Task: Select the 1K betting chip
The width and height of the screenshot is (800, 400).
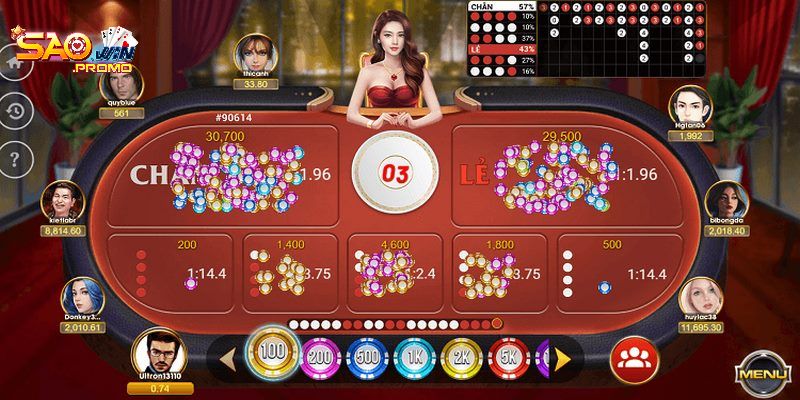Action: [x=414, y=357]
